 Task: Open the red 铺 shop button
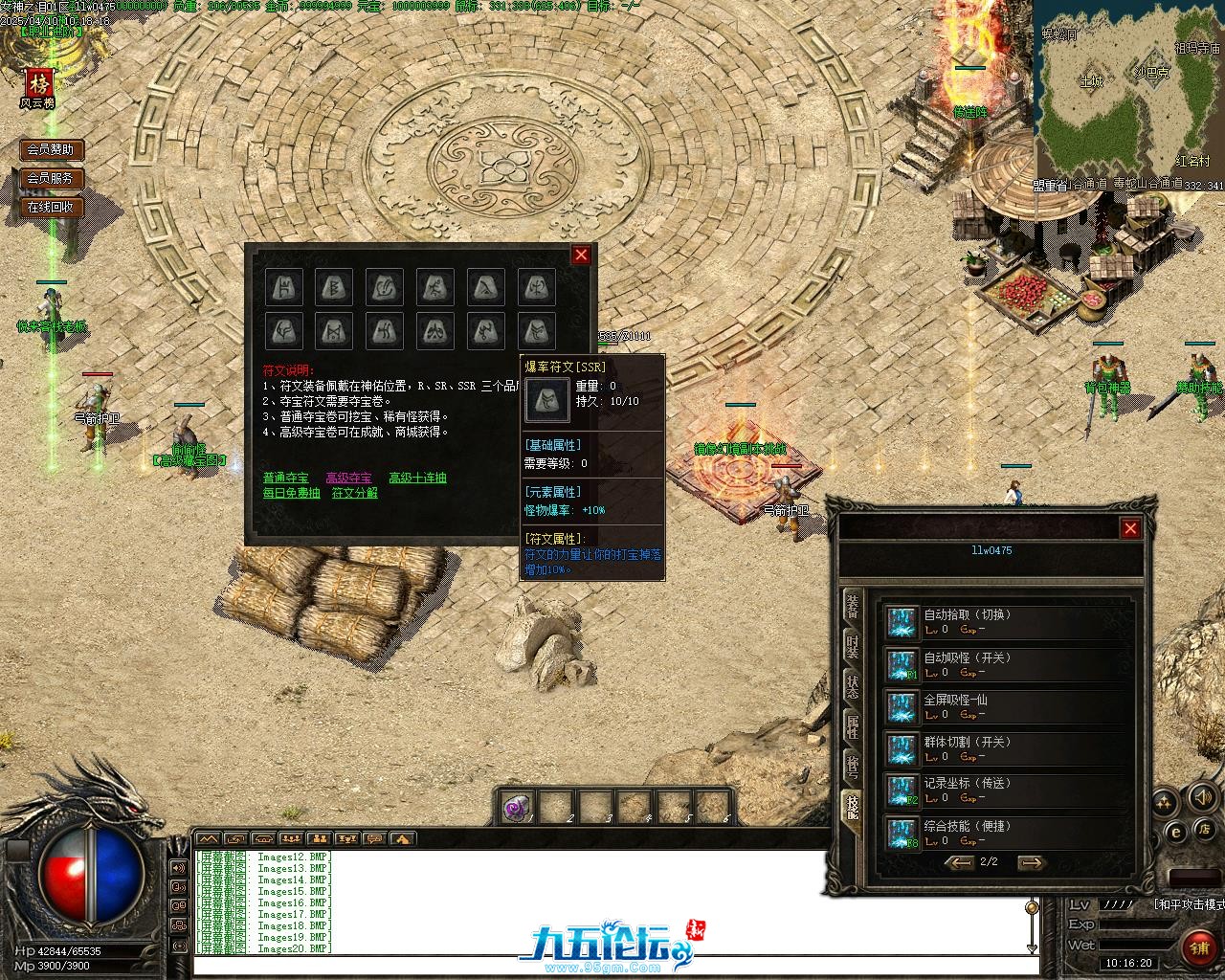[1199, 947]
